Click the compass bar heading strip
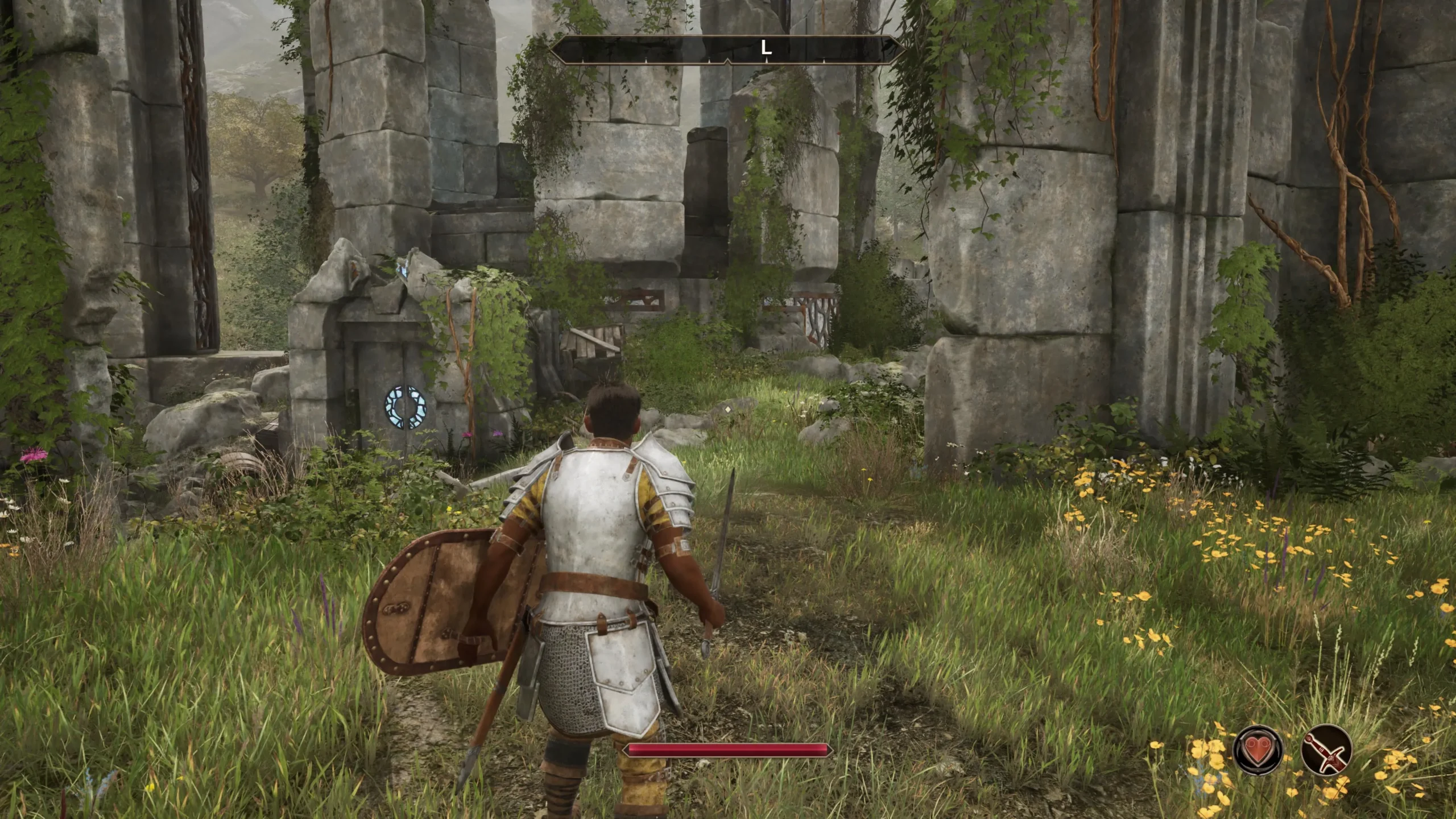Screen dimensions: 1456x819 pos(727,49)
